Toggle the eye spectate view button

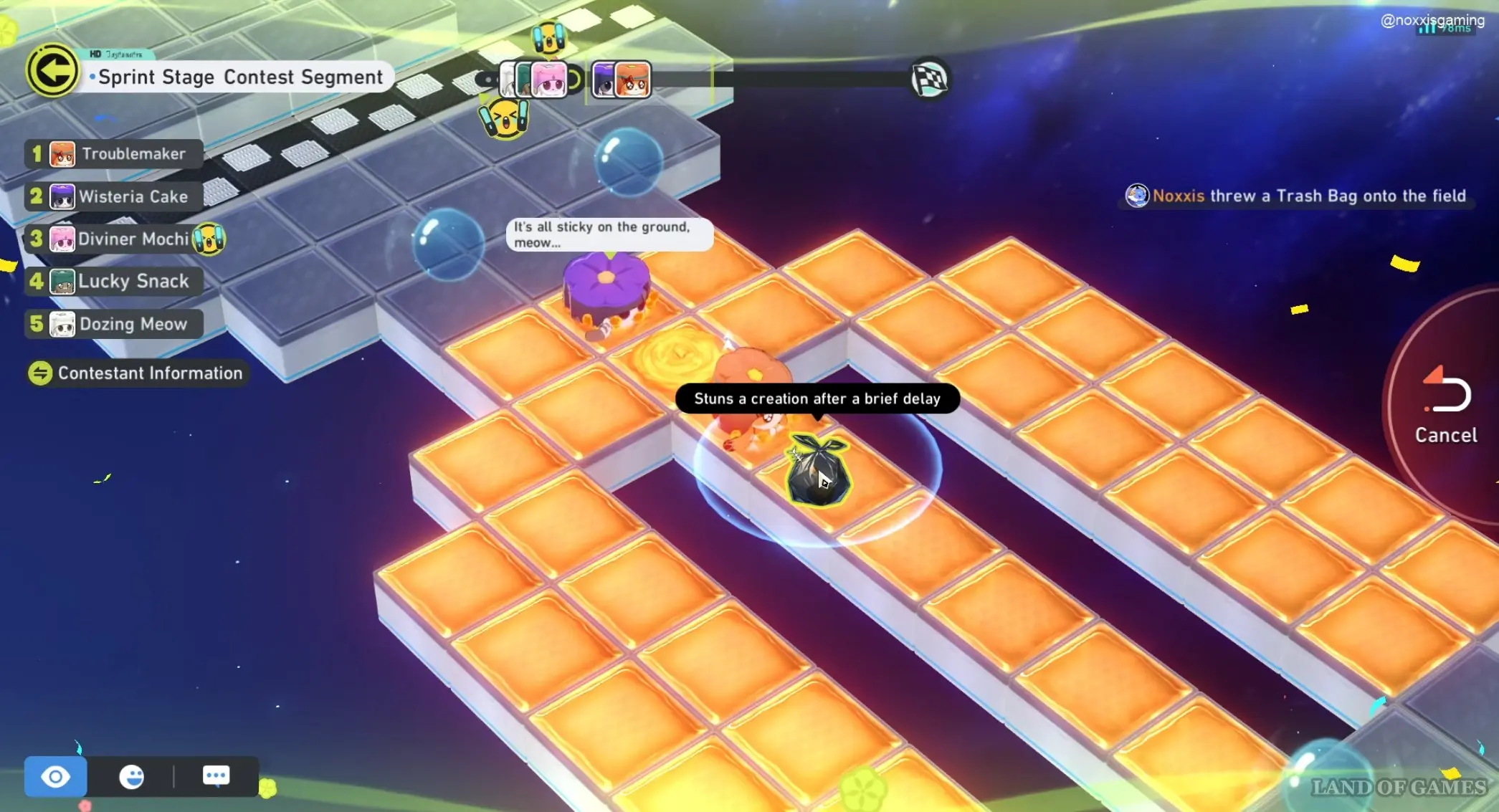click(x=55, y=776)
